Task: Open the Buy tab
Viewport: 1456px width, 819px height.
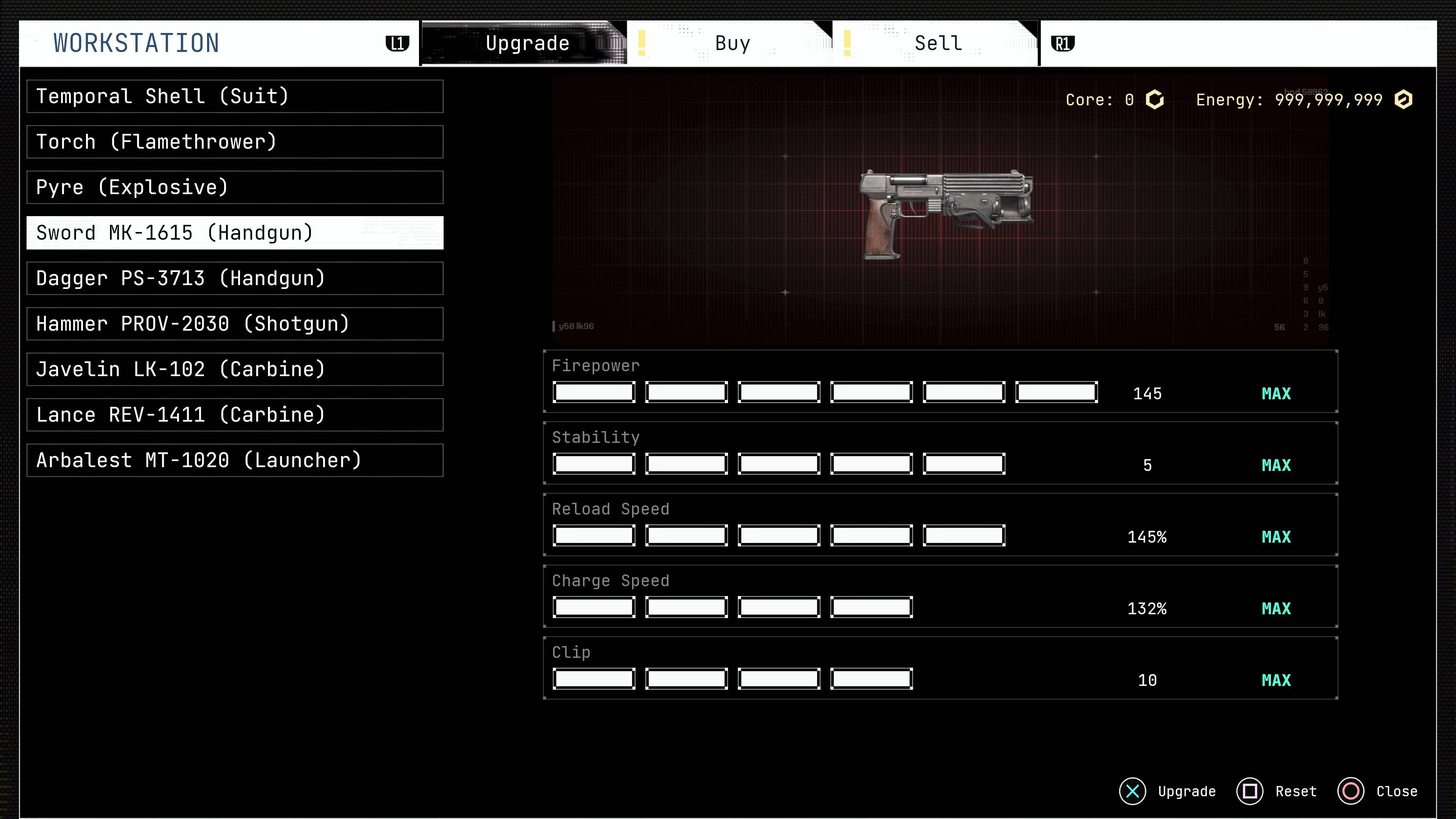Action: 732,44
